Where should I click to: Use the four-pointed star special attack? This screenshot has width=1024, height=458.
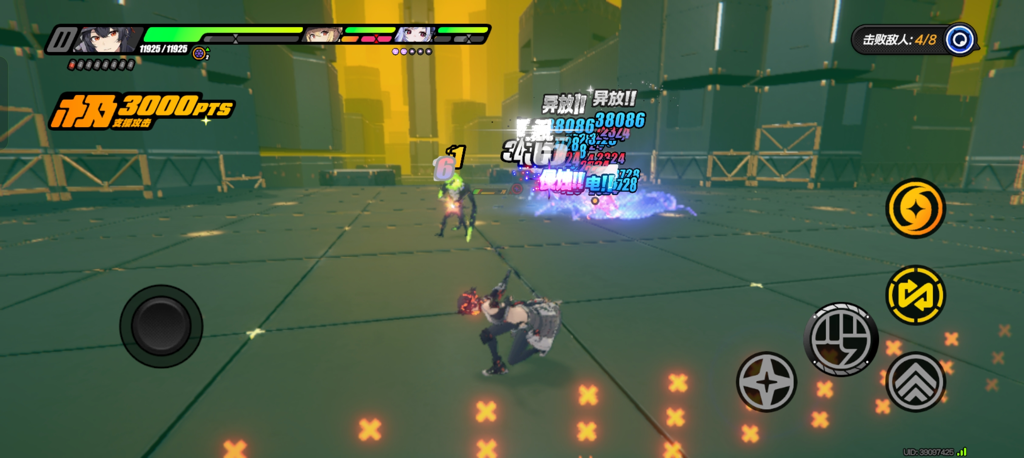pyautogui.click(x=766, y=381)
